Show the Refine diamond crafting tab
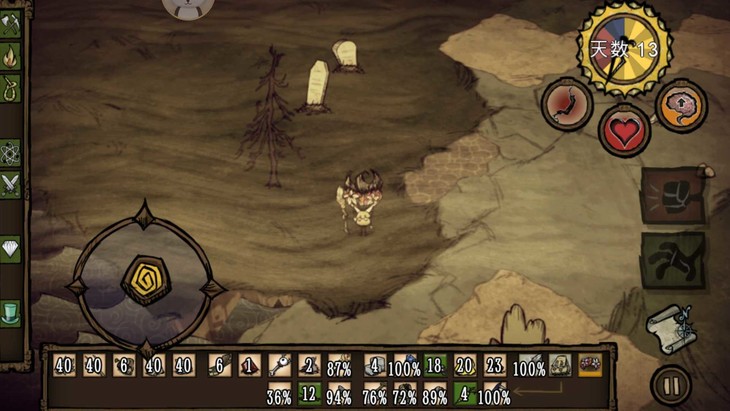730x411 pixels. 11,249
